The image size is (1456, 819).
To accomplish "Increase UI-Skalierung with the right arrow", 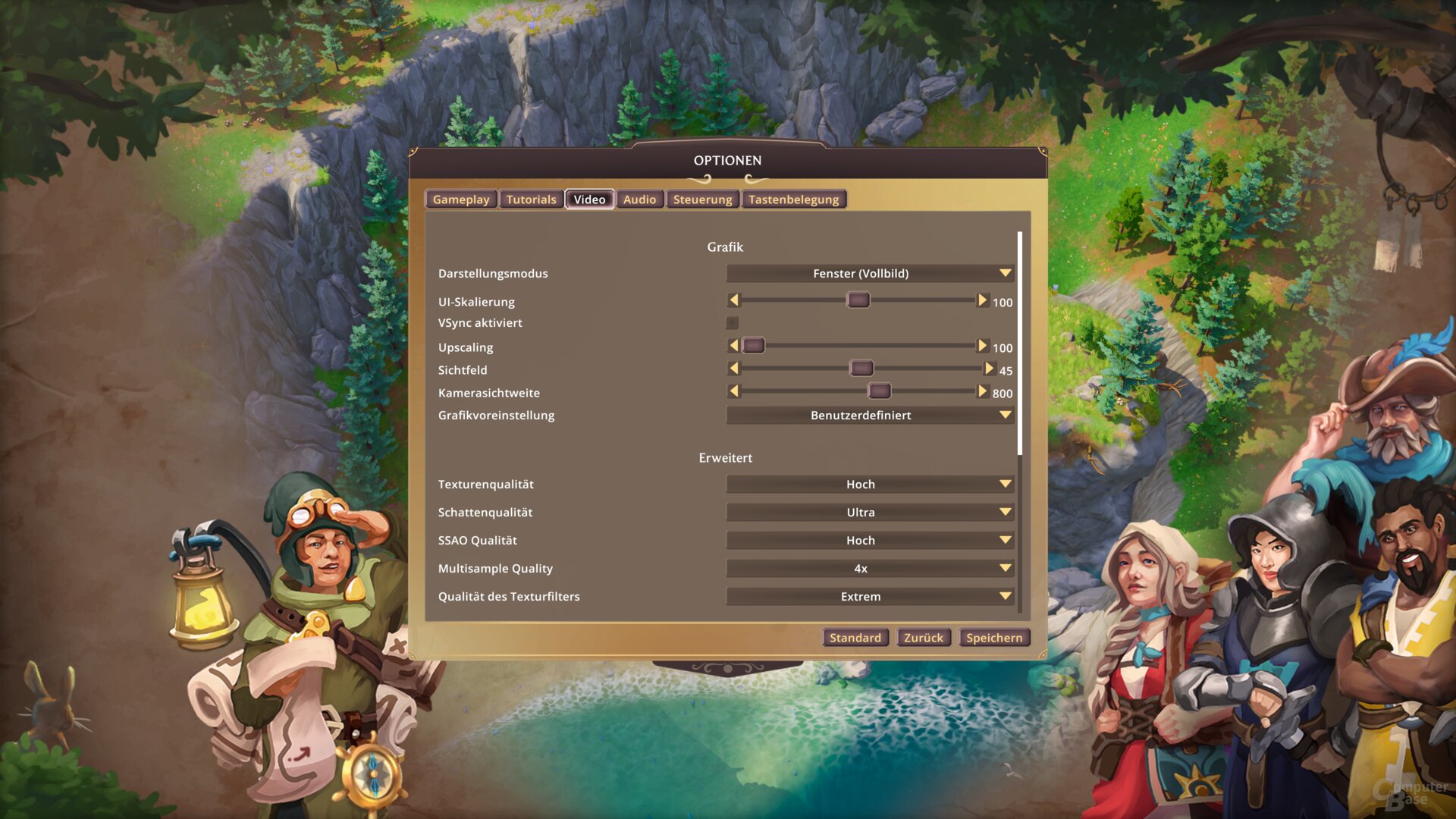I will 982,300.
